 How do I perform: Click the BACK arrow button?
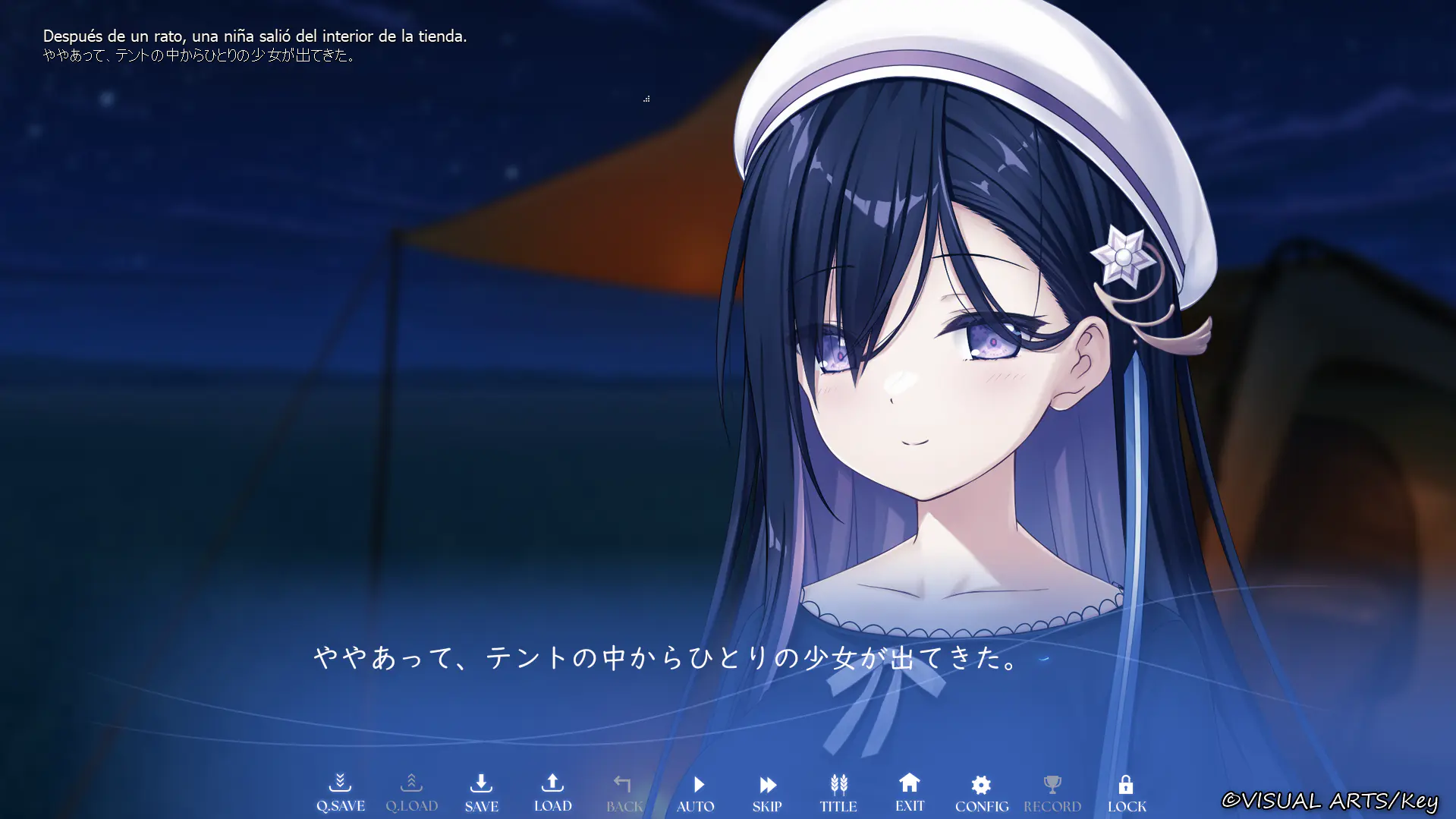(x=624, y=792)
